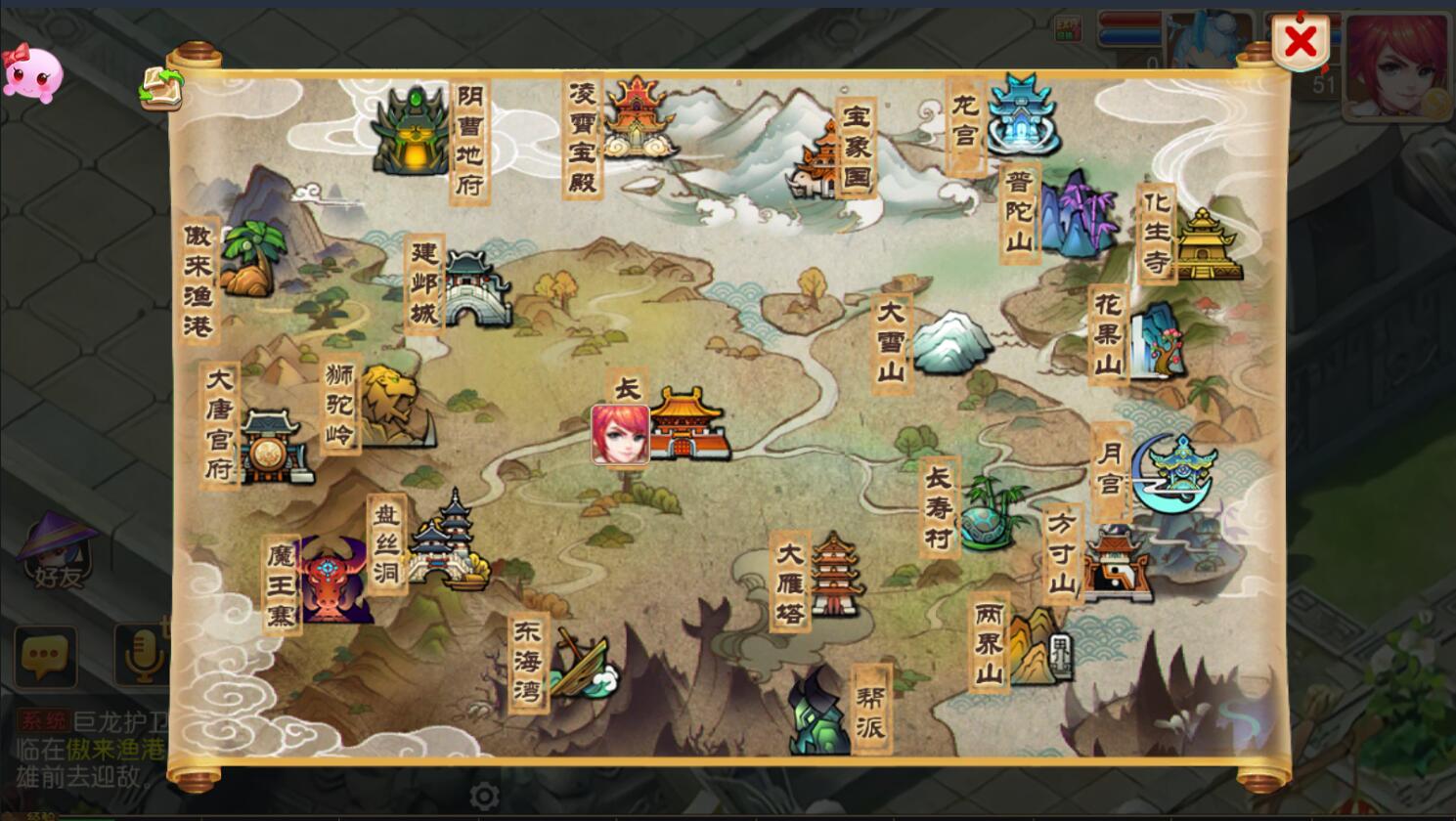Select 普陀山 on the world map
Image resolution: width=1456 pixels, height=821 pixels.
click(x=1078, y=215)
